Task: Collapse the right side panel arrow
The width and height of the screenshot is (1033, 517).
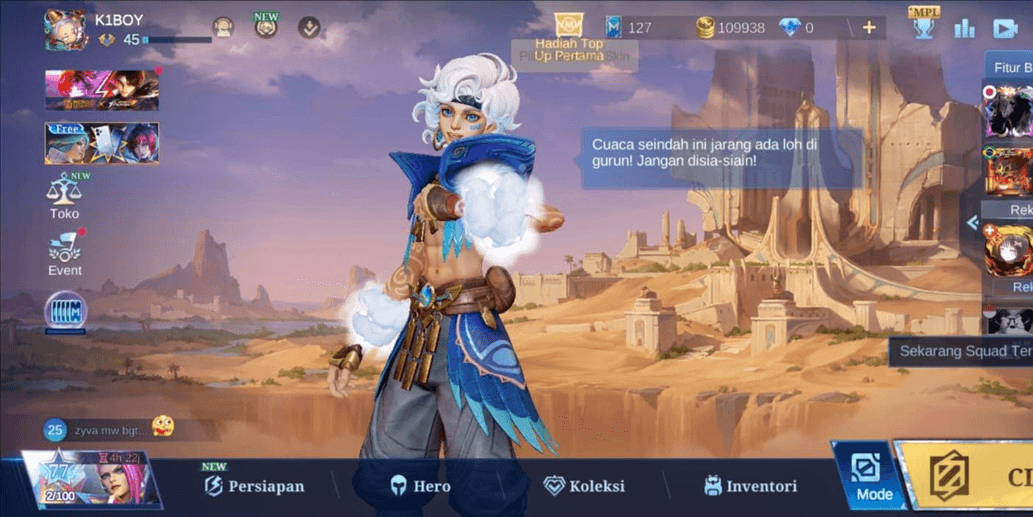Action: pos(972,223)
